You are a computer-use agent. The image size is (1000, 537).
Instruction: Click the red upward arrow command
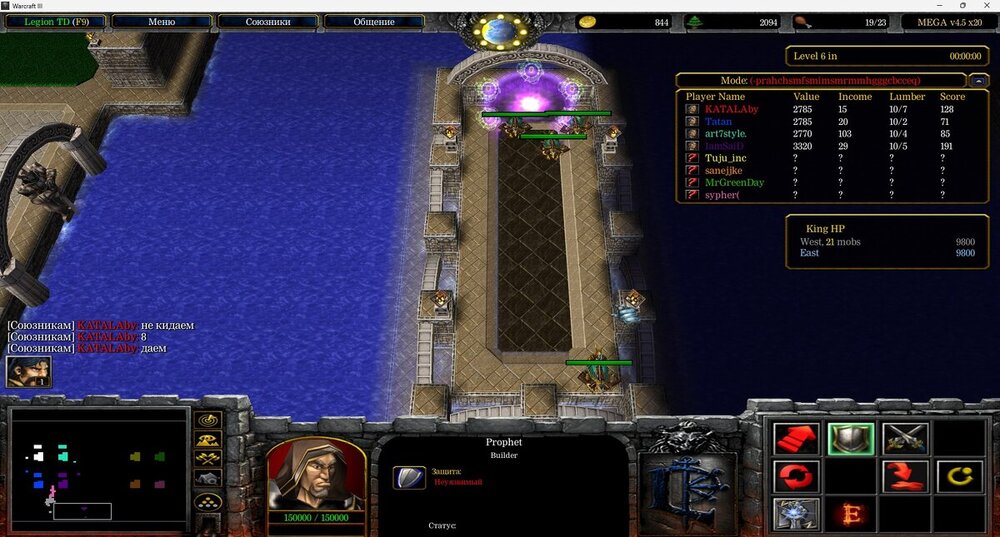[796, 438]
